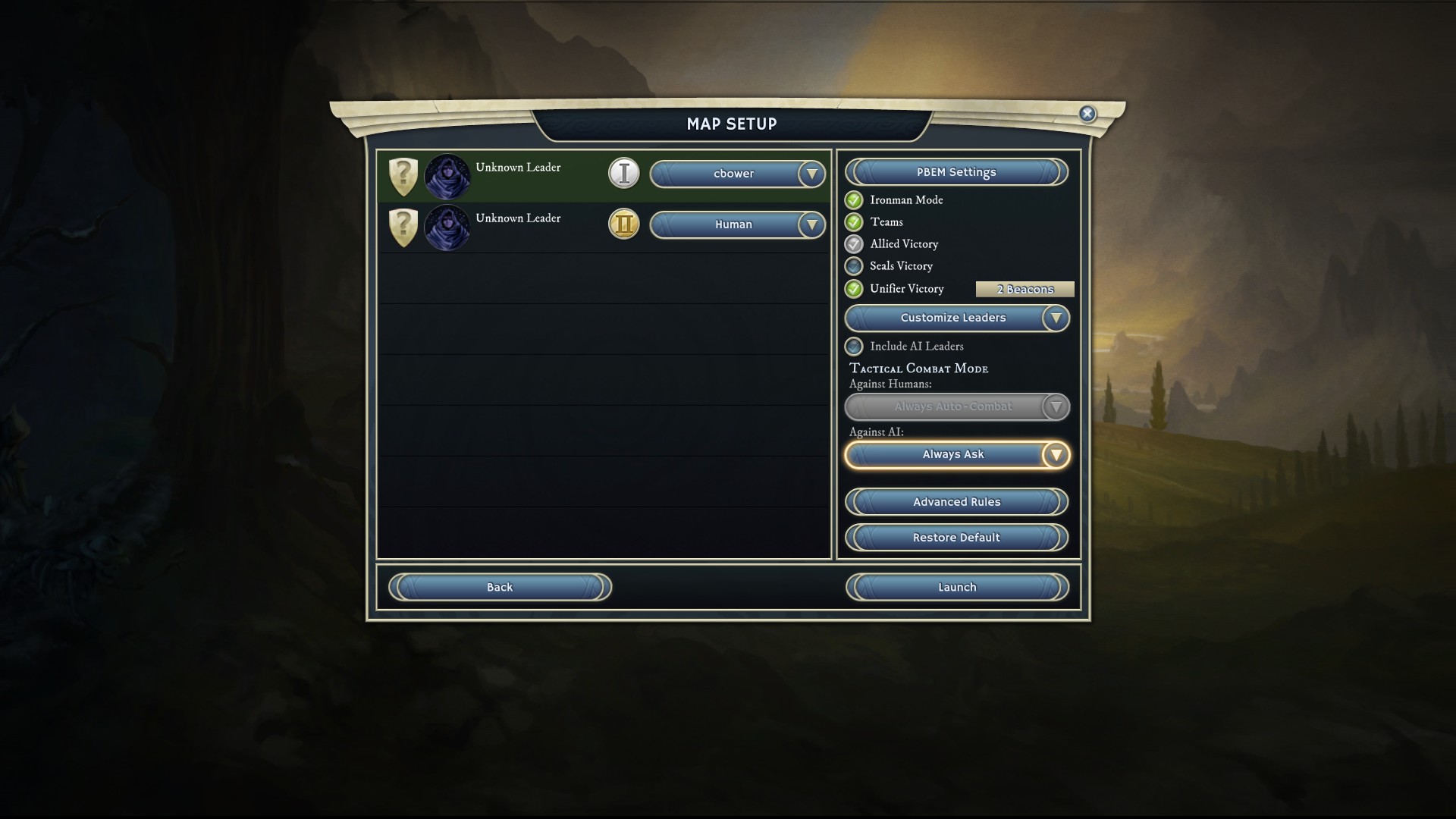
Task: Open the cbower player slot dropdown
Action: [x=736, y=174]
